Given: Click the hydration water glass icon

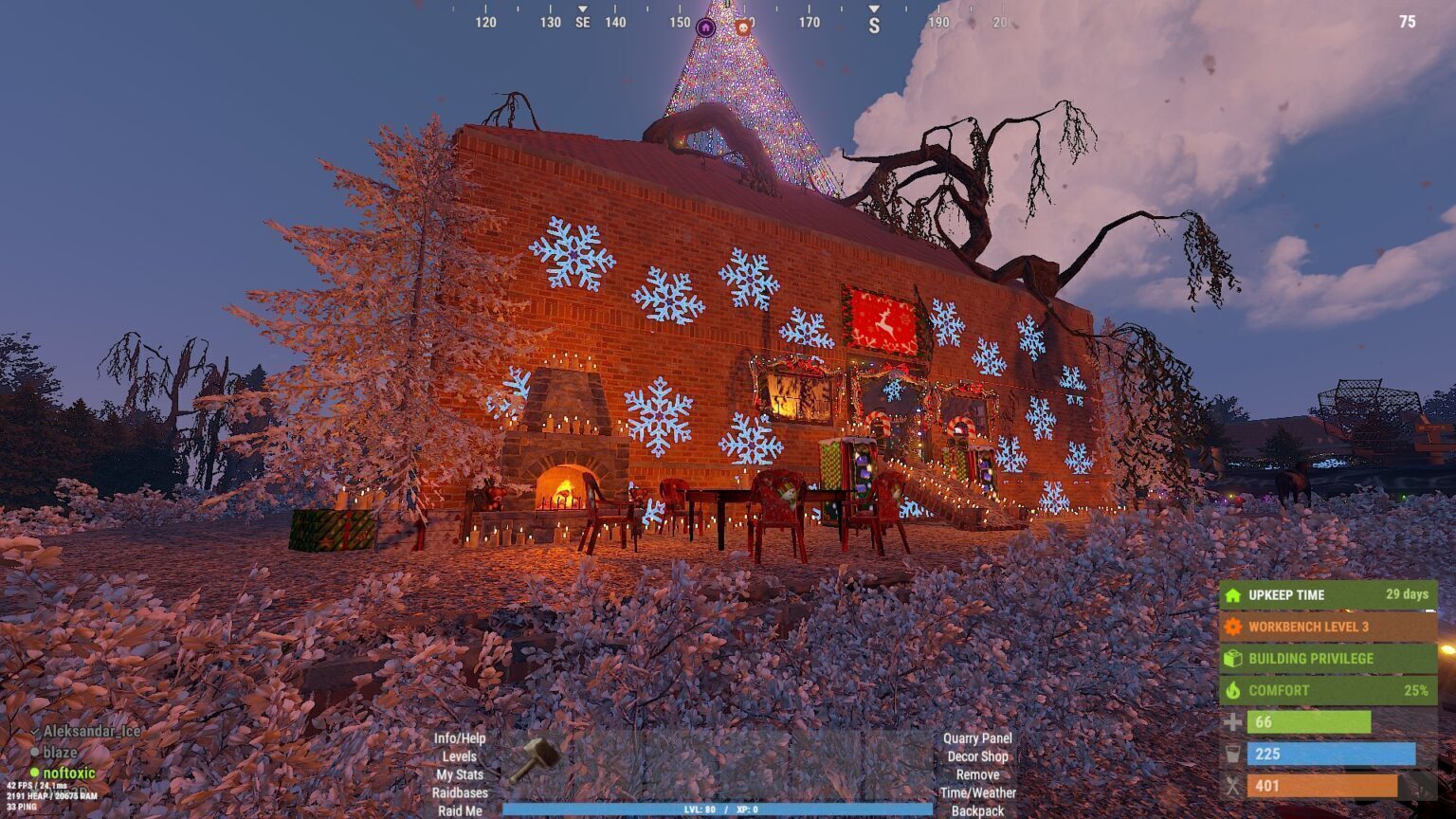Looking at the screenshot, I should pyautogui.click(x=1233, y=755).
